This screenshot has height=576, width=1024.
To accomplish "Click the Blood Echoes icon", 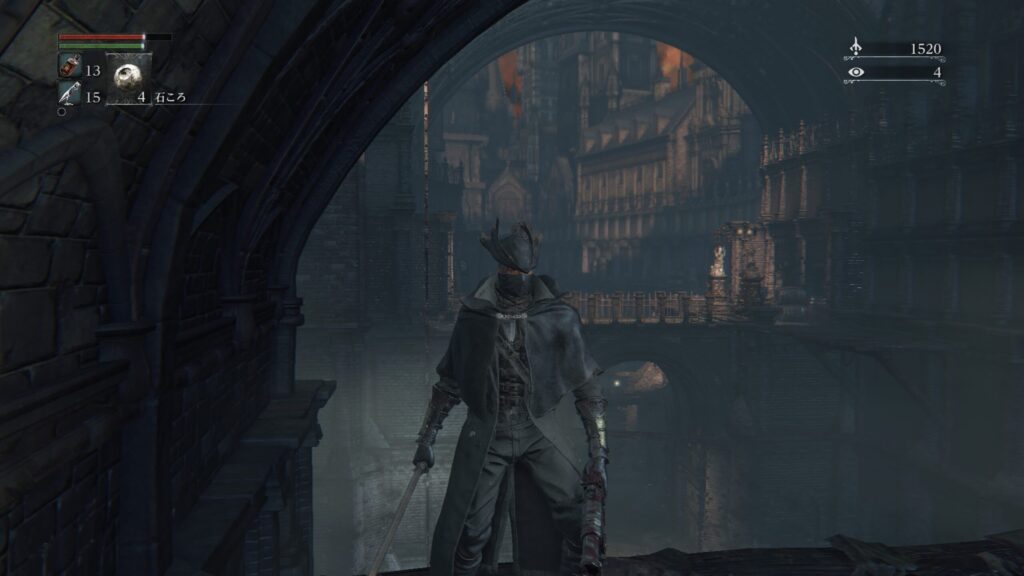I will point(856,48).
